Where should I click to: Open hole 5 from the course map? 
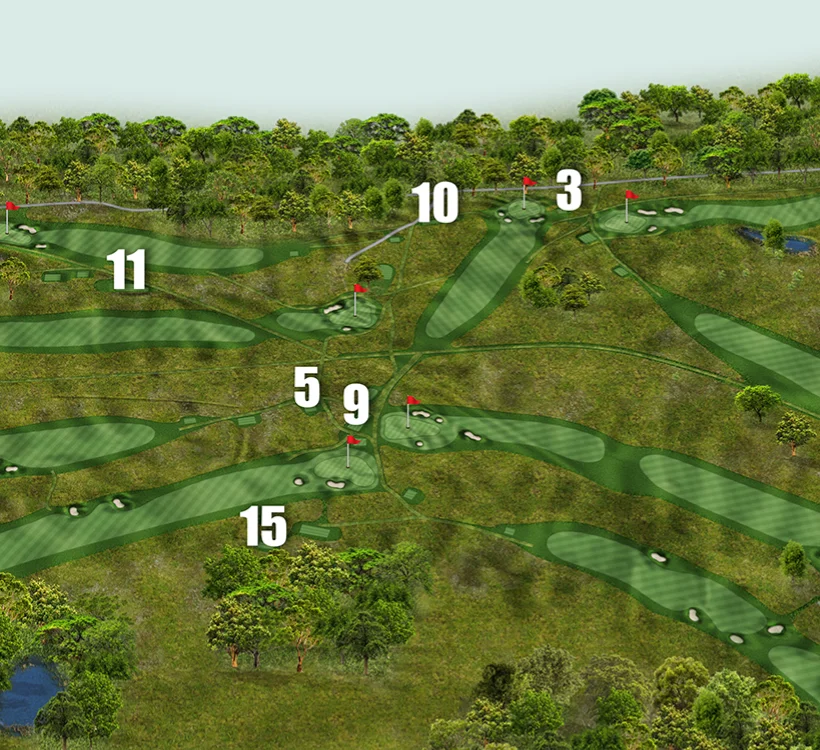coord(307,386)
